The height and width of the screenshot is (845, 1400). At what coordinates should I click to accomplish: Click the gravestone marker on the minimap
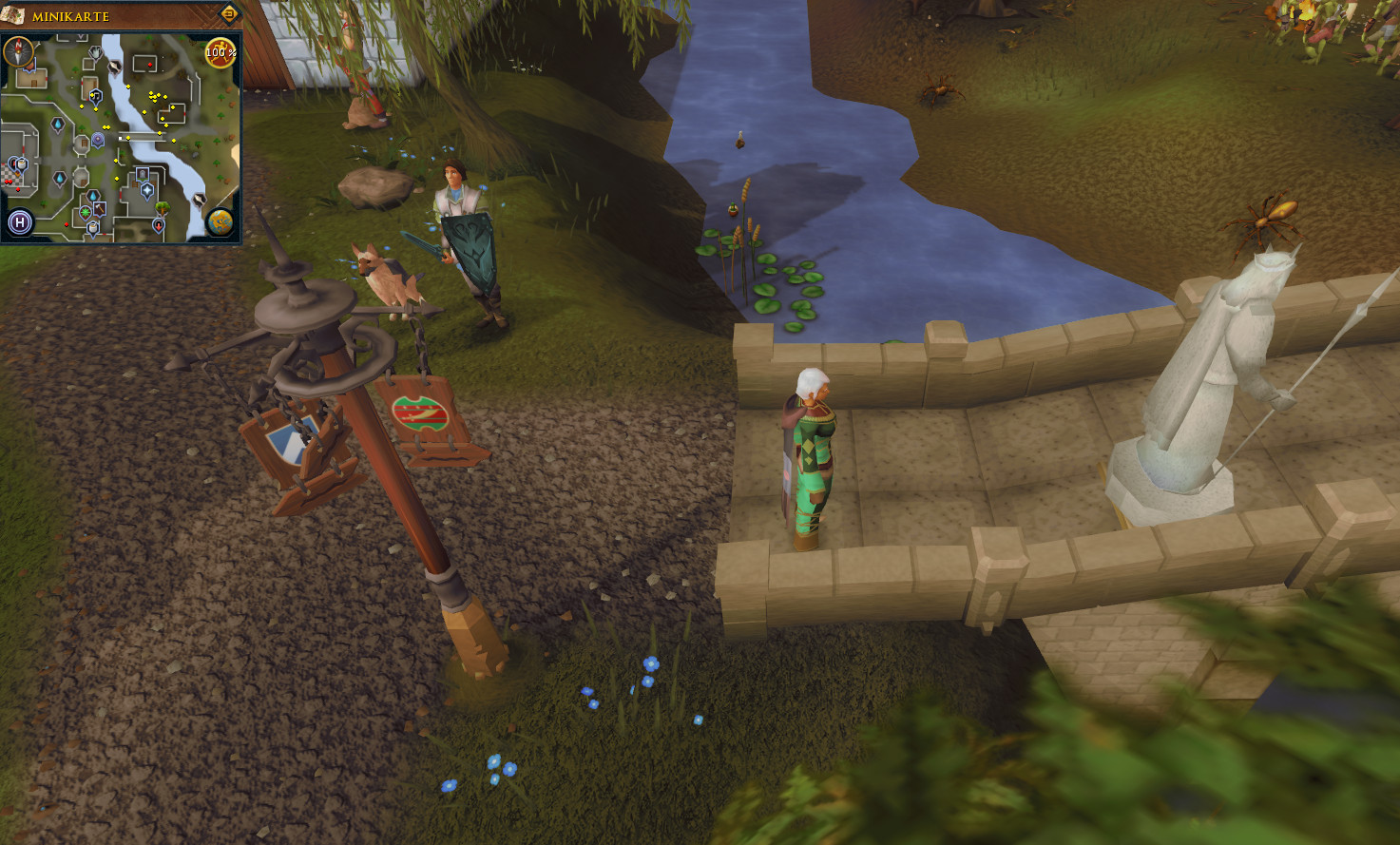coord(143,175)
